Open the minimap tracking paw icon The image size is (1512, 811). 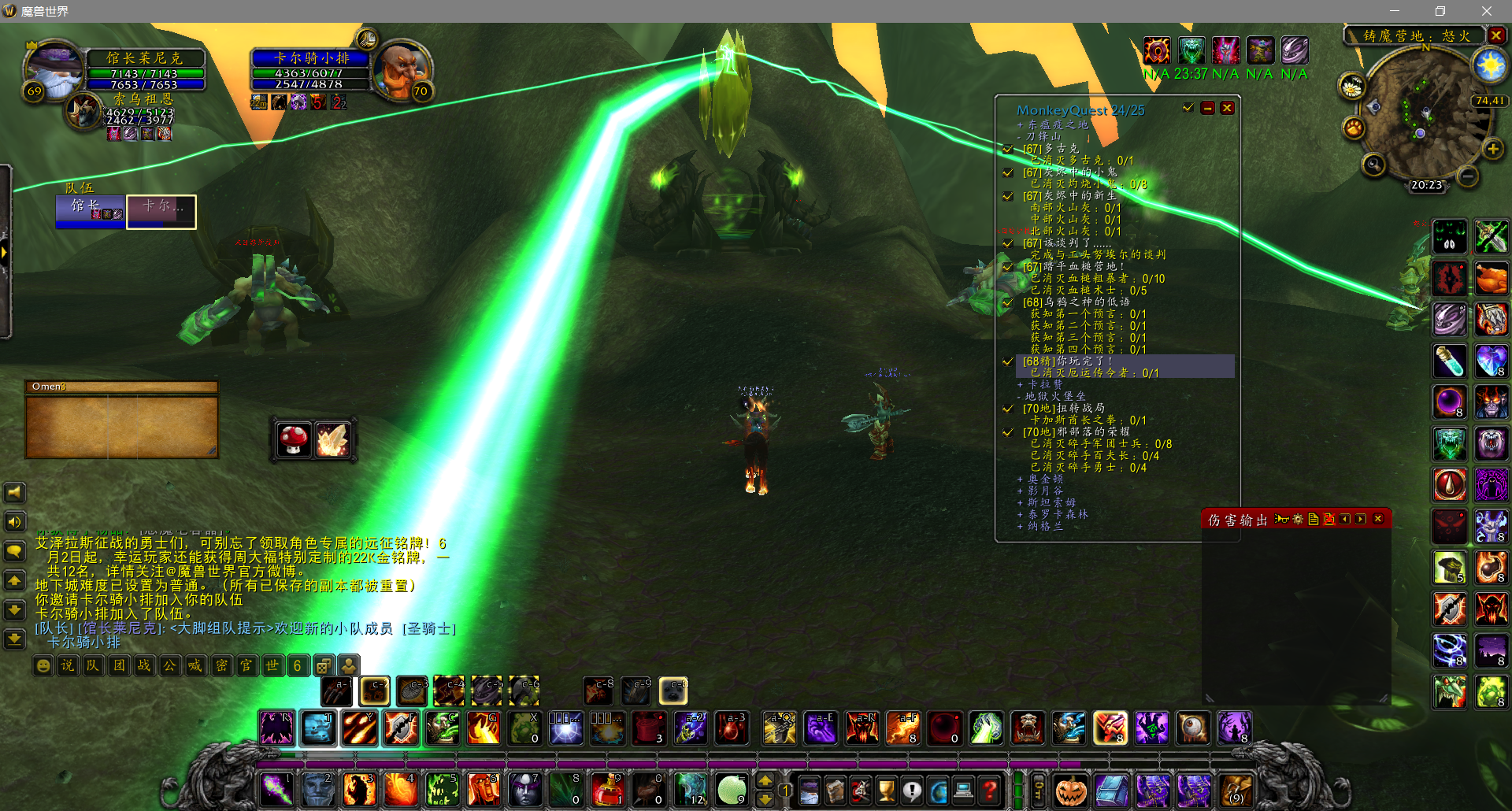click(1354, 128)
